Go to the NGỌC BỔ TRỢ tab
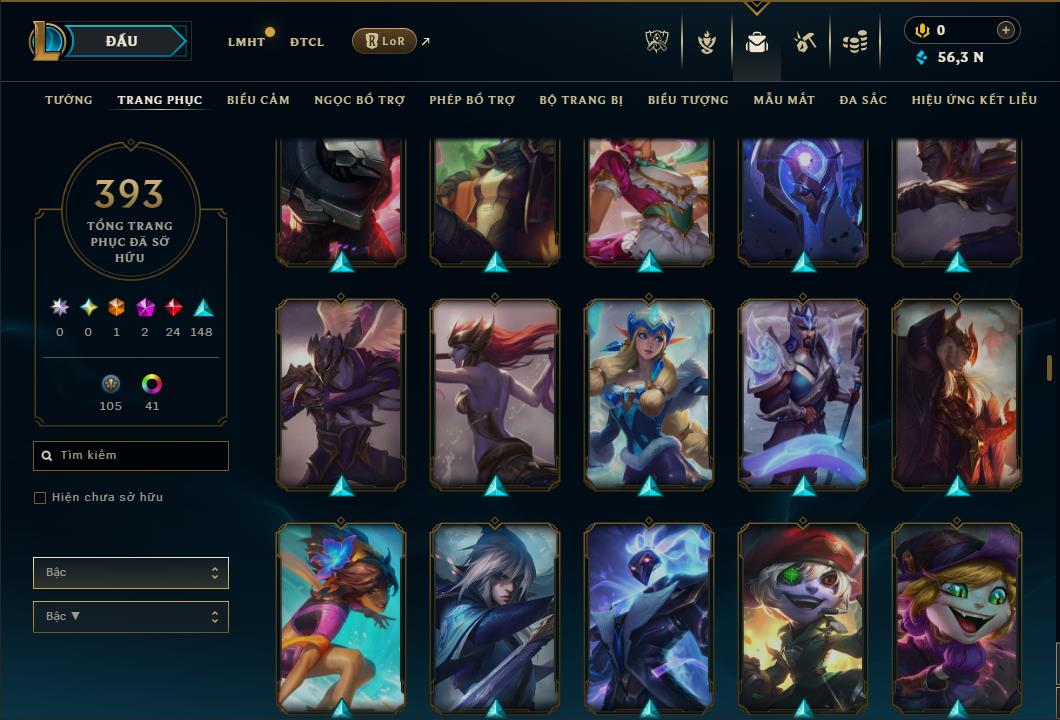Image resolution: width=1060 pixels, height=720 pixels. 359,100
